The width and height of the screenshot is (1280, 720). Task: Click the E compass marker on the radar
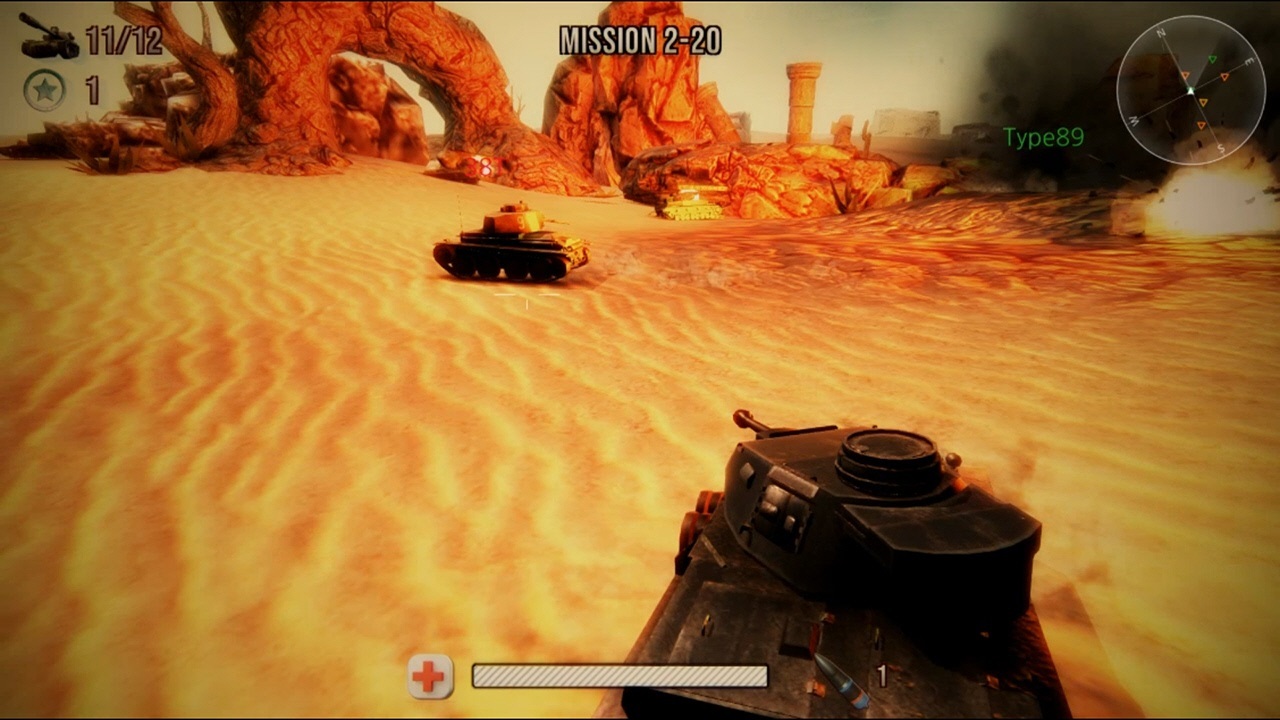(1248, 61)
